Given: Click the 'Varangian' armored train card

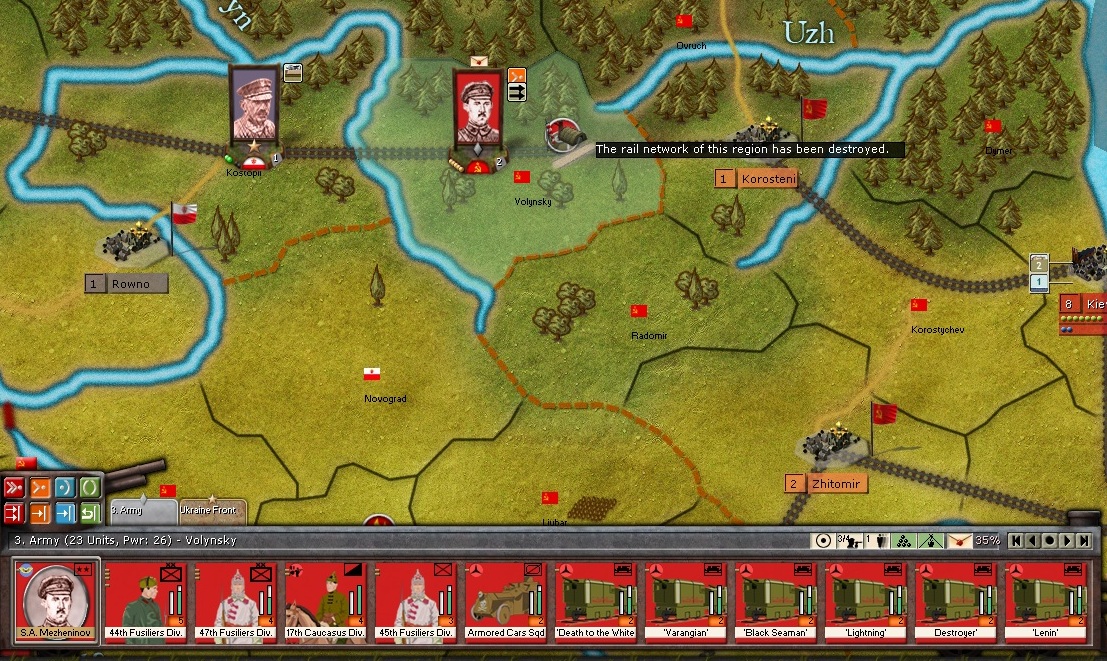Looking at the screenshot, I should click(686, 602).
